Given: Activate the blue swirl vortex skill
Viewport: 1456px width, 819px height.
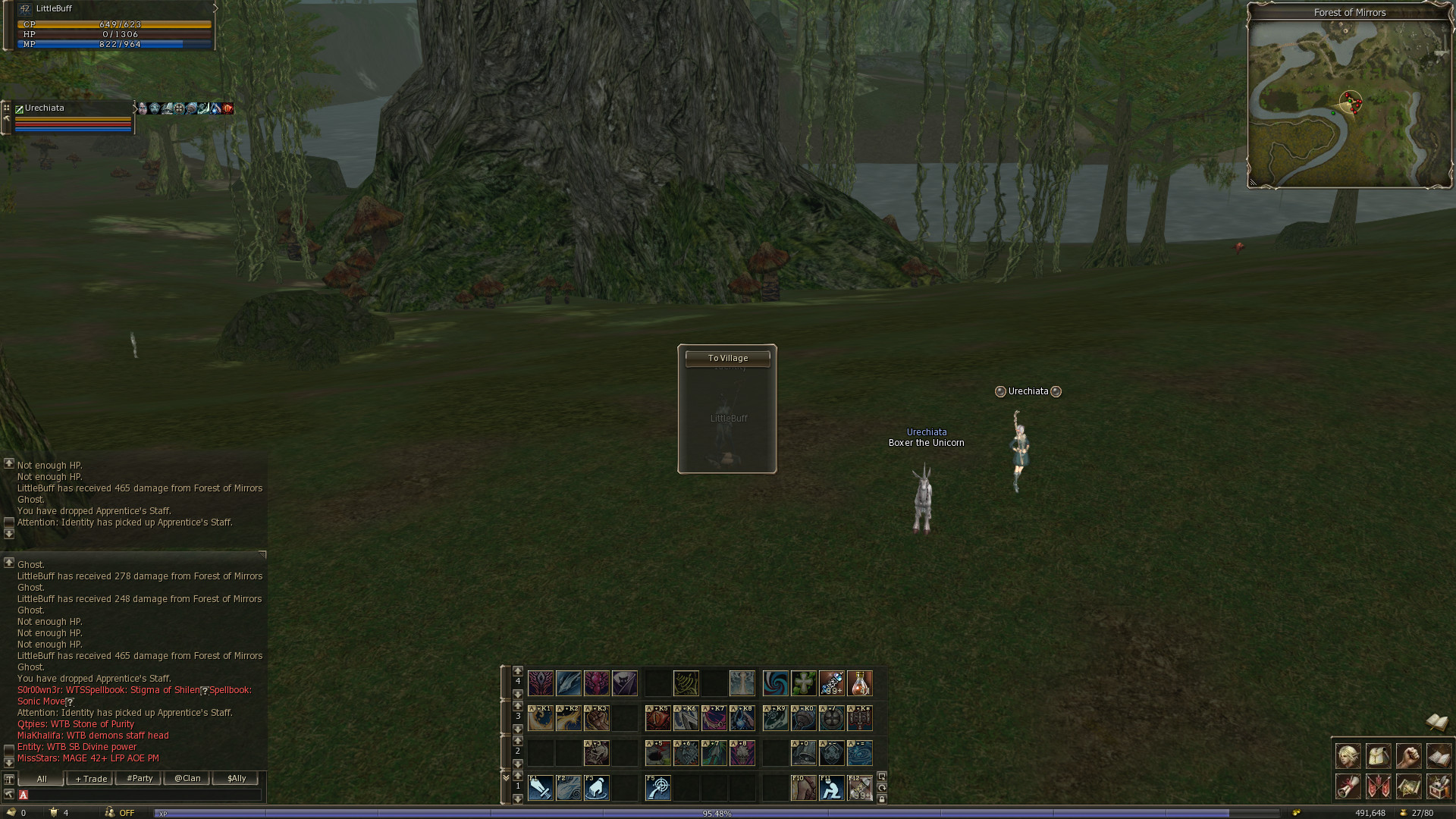Looking at the screenshot, I should [x=775, y=683].
